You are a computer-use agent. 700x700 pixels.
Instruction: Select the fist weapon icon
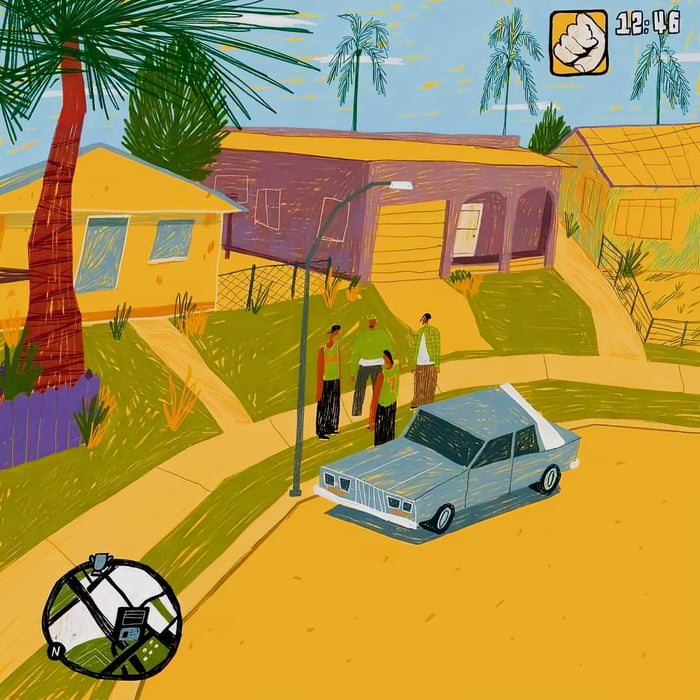tap(578, 43)
